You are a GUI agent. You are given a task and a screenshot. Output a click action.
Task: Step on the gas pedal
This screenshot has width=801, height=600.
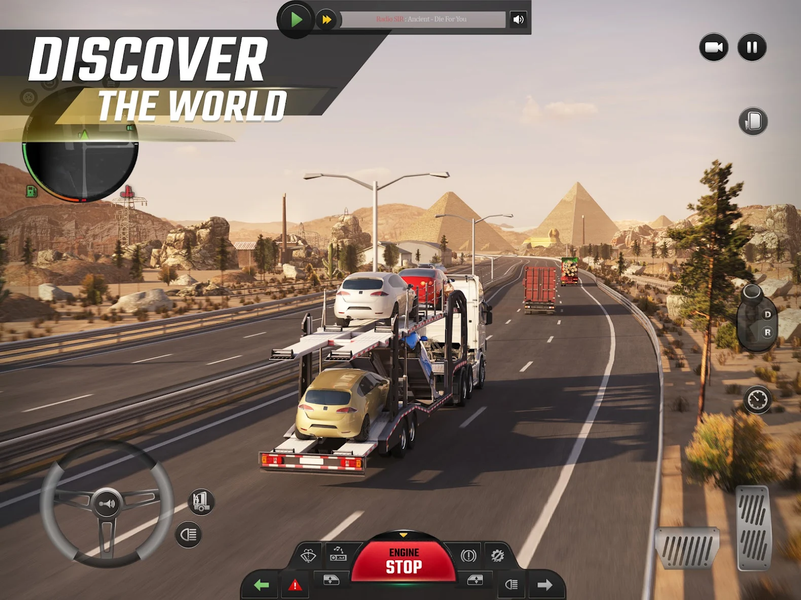click(x=753, y=528)
